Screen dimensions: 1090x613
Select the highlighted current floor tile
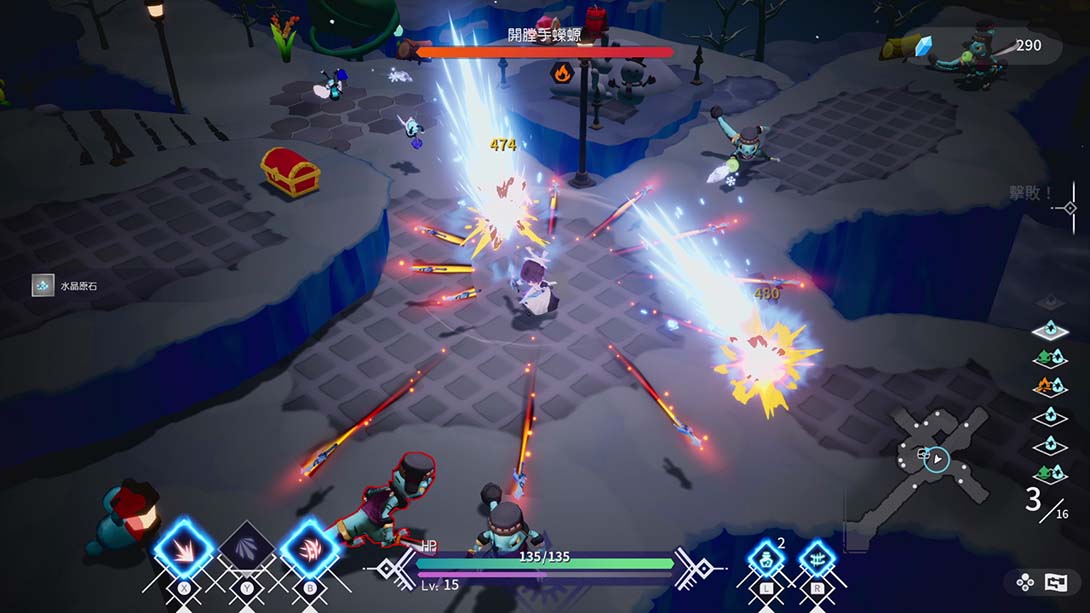[x=1050, y=330]
